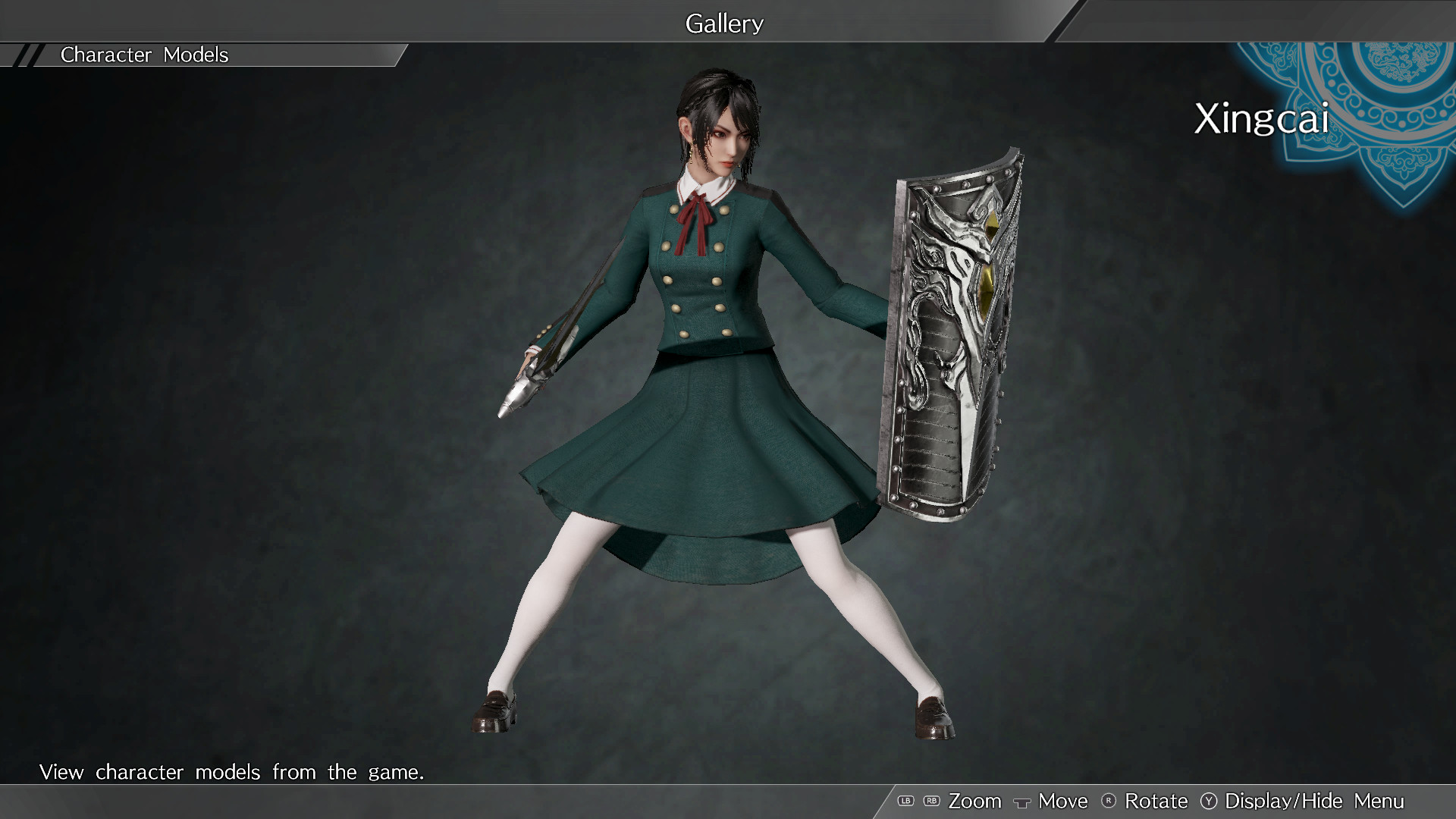
Task: Click the R stick Rotate icon
Action: coord(1108,801)
